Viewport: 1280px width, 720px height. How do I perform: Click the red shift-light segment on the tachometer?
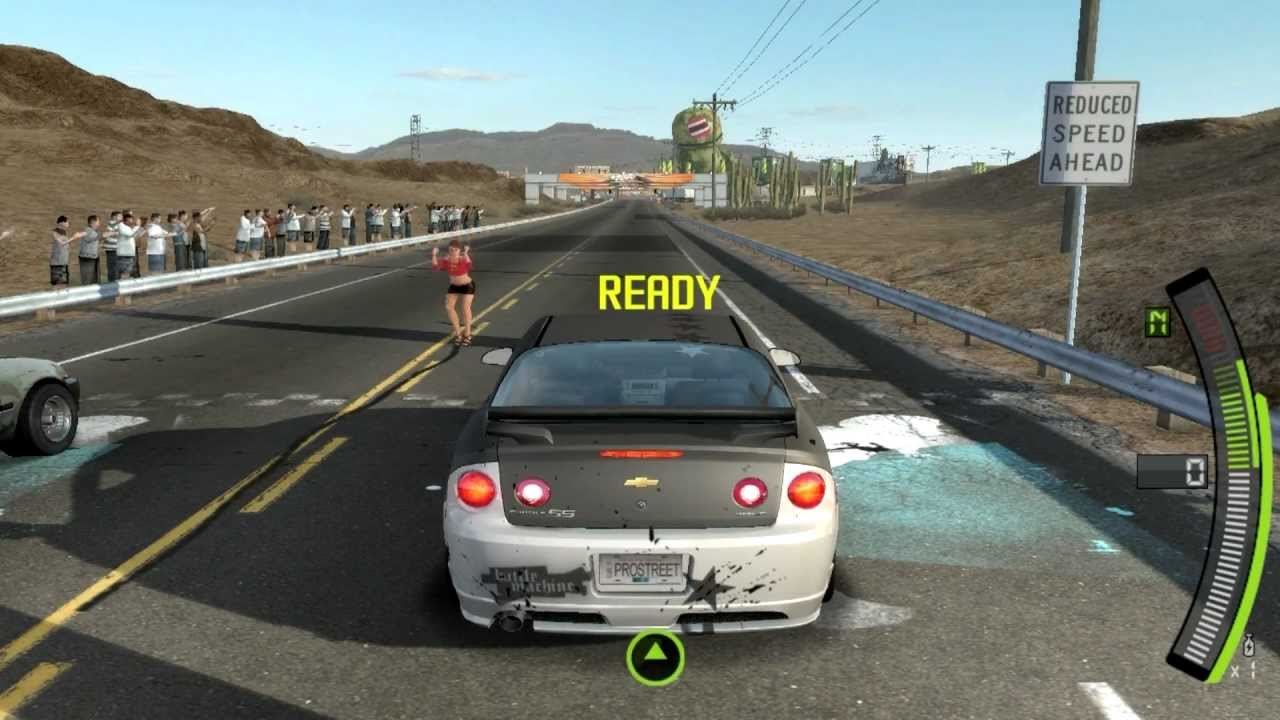point(1210,329)
